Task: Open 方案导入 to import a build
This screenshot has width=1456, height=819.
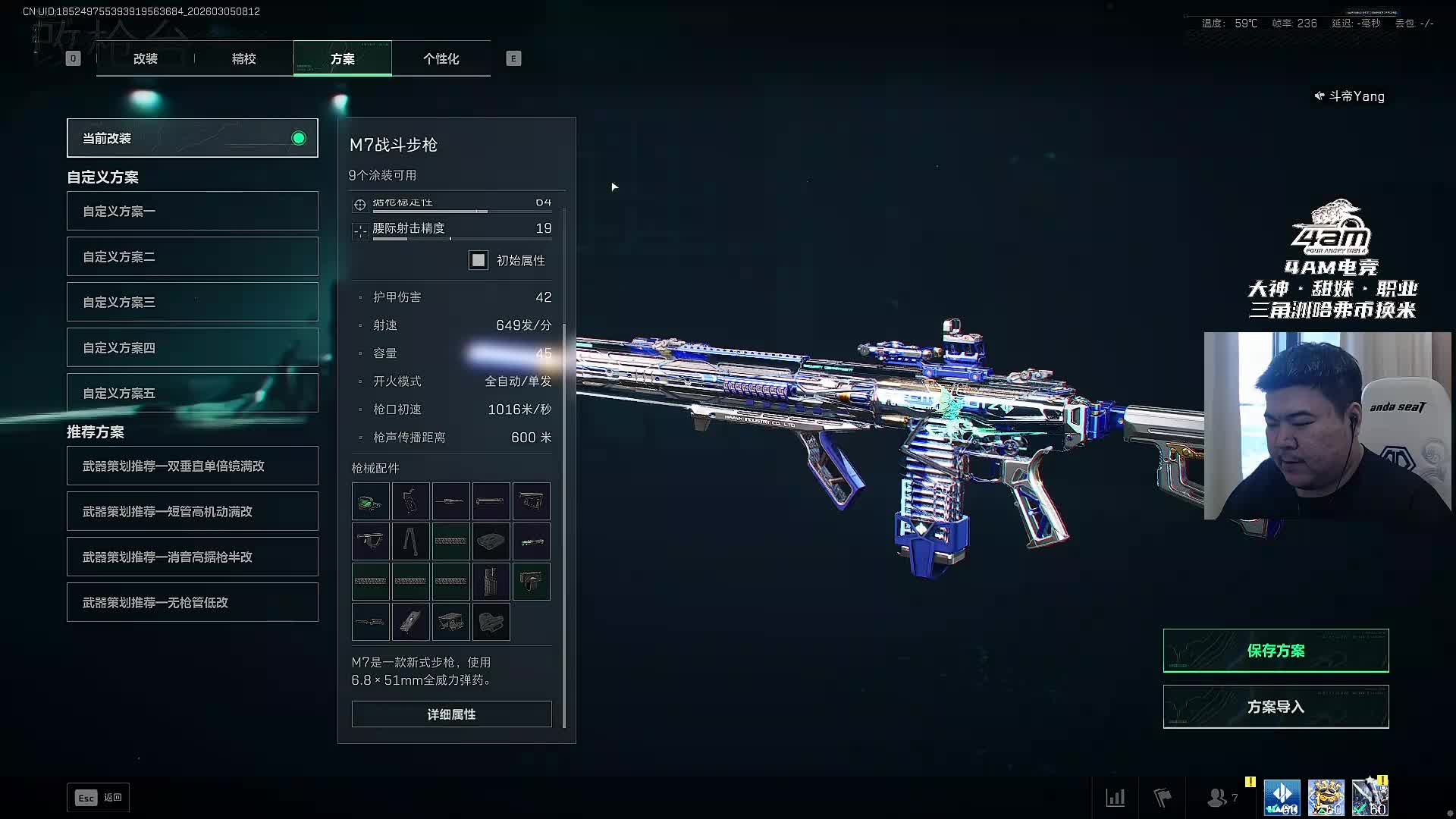Action: click(x=1276, y=707)
